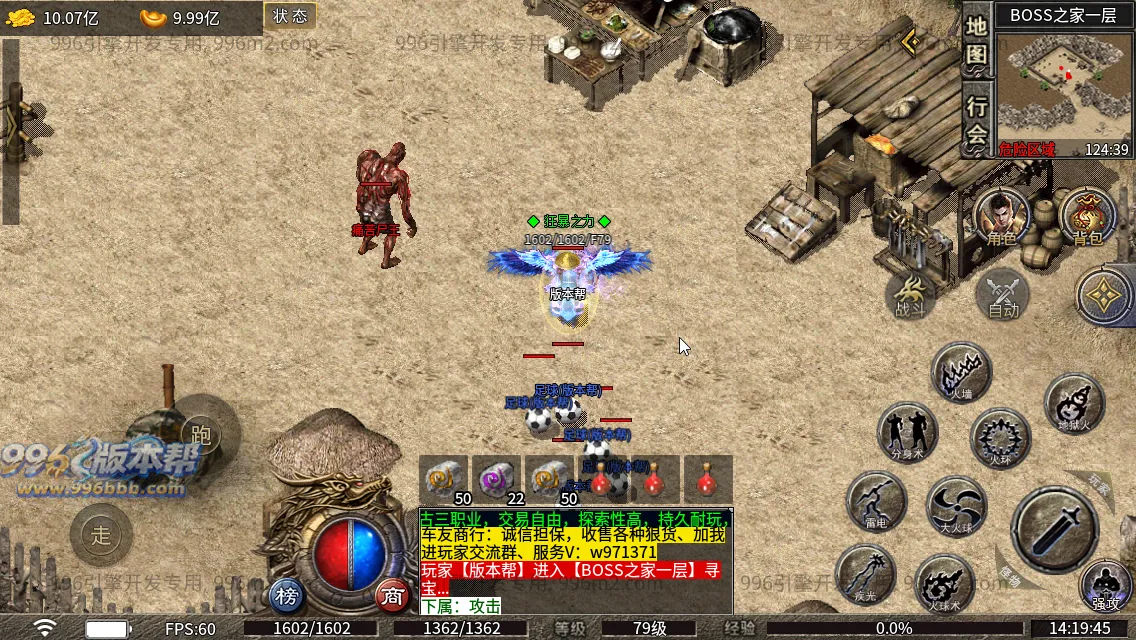Tap the 强攻 forced attack button
This screenshot has width=1136, height=640.
pyautogui.click(x=1106, y=587)
